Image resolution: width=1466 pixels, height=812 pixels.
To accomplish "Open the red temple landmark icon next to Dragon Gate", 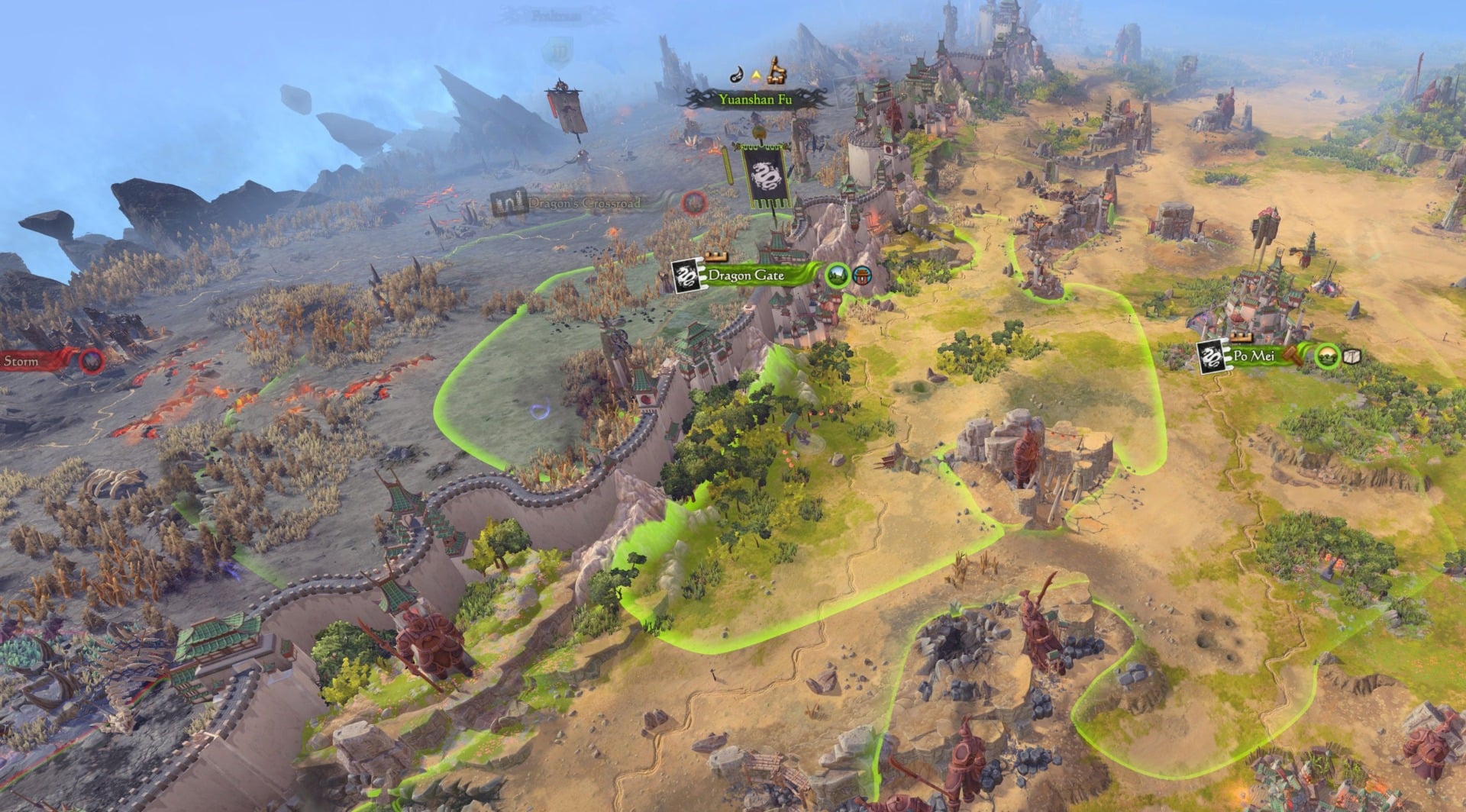I will pyautogui.click(x=861, y=276).
